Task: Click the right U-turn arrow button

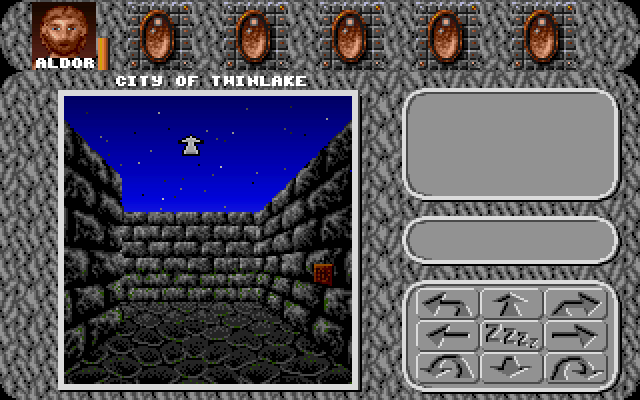Action: pos(576,366)
